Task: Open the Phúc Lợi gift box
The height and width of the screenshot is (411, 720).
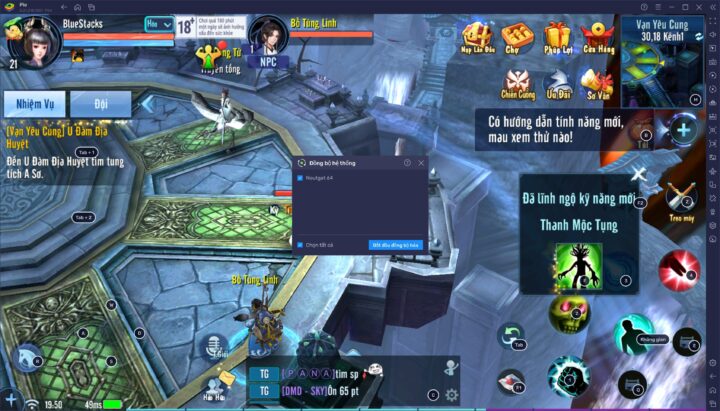Action: pos(556,38)
